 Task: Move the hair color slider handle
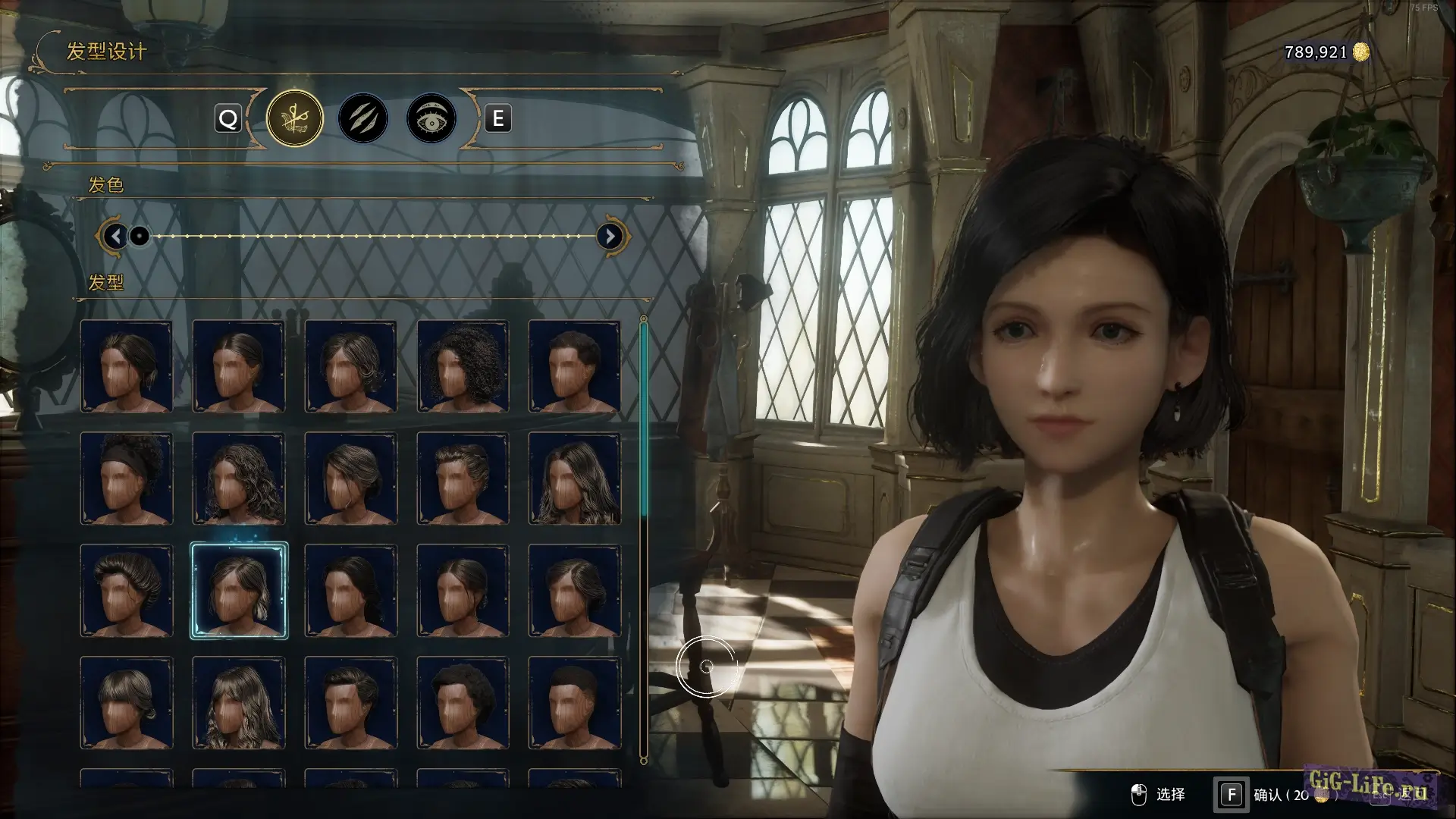[138, 237]
